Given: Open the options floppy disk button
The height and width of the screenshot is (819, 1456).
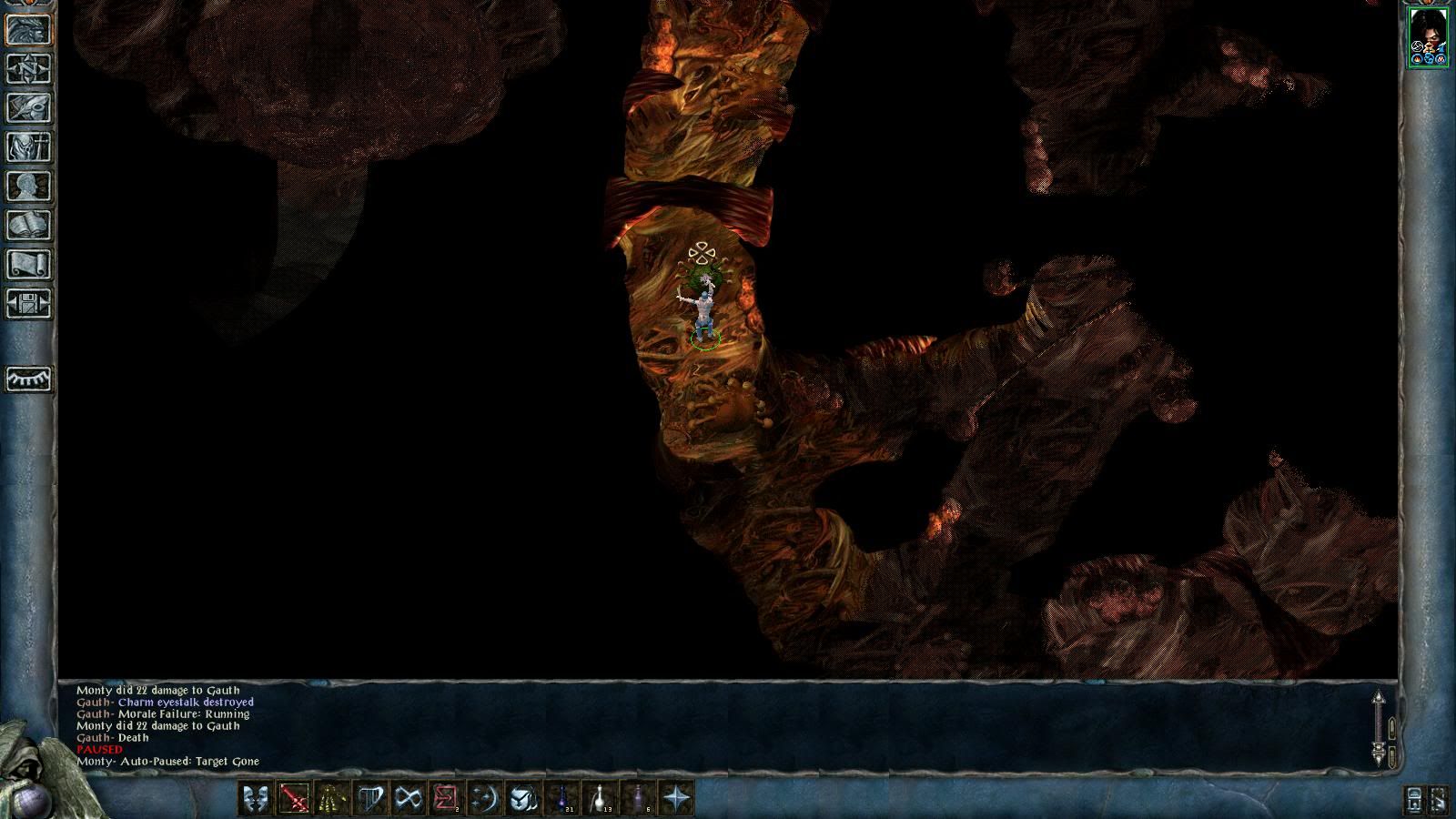Looking at the screenshot, I should pyautogui.click(x=29, y=304).
